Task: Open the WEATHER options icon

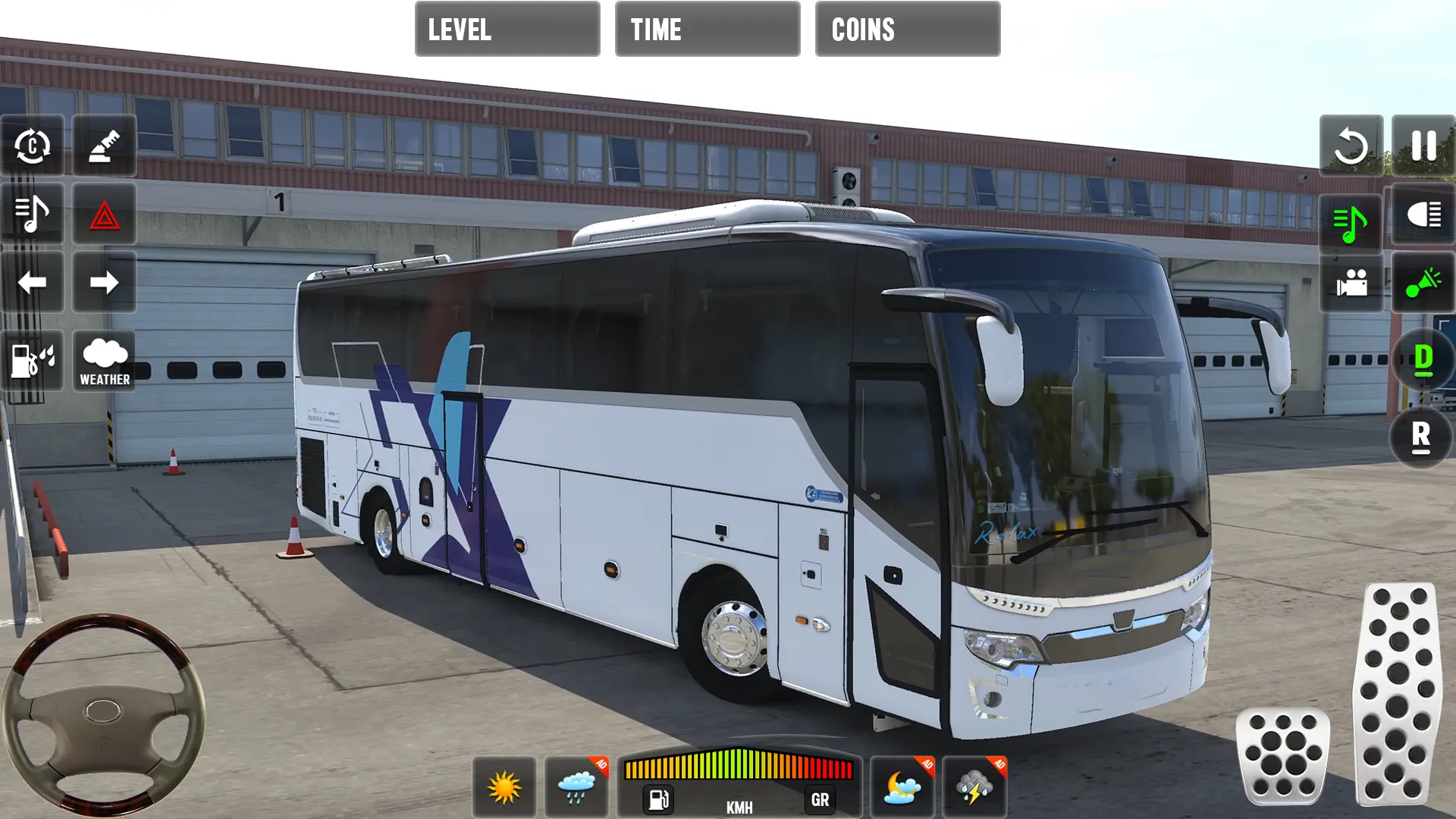Action: click(104, 361)
